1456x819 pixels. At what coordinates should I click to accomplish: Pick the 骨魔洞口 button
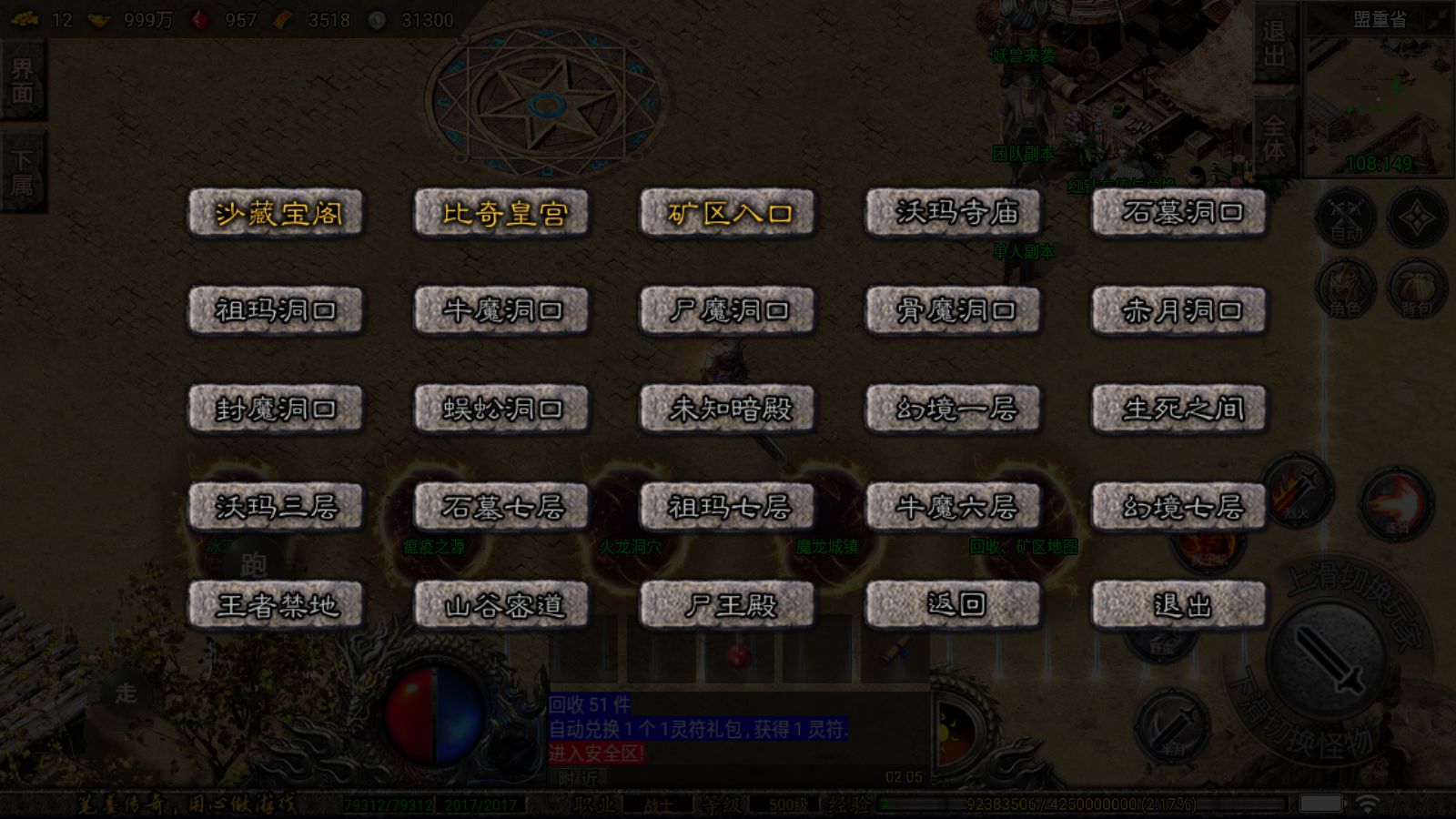[953, 311]
